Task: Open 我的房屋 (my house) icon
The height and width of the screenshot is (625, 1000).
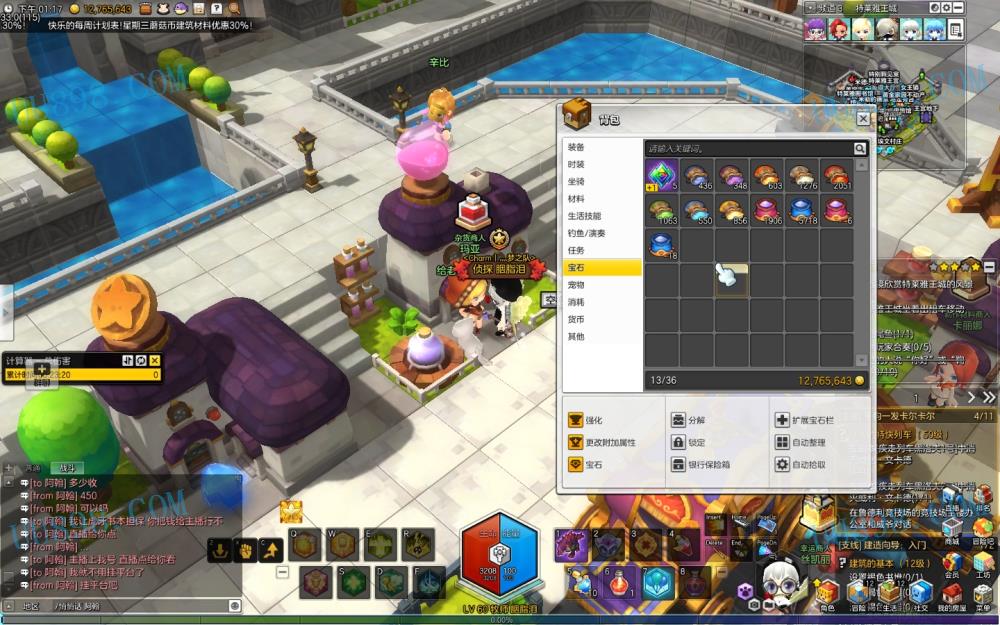Action: coord(950,596)
